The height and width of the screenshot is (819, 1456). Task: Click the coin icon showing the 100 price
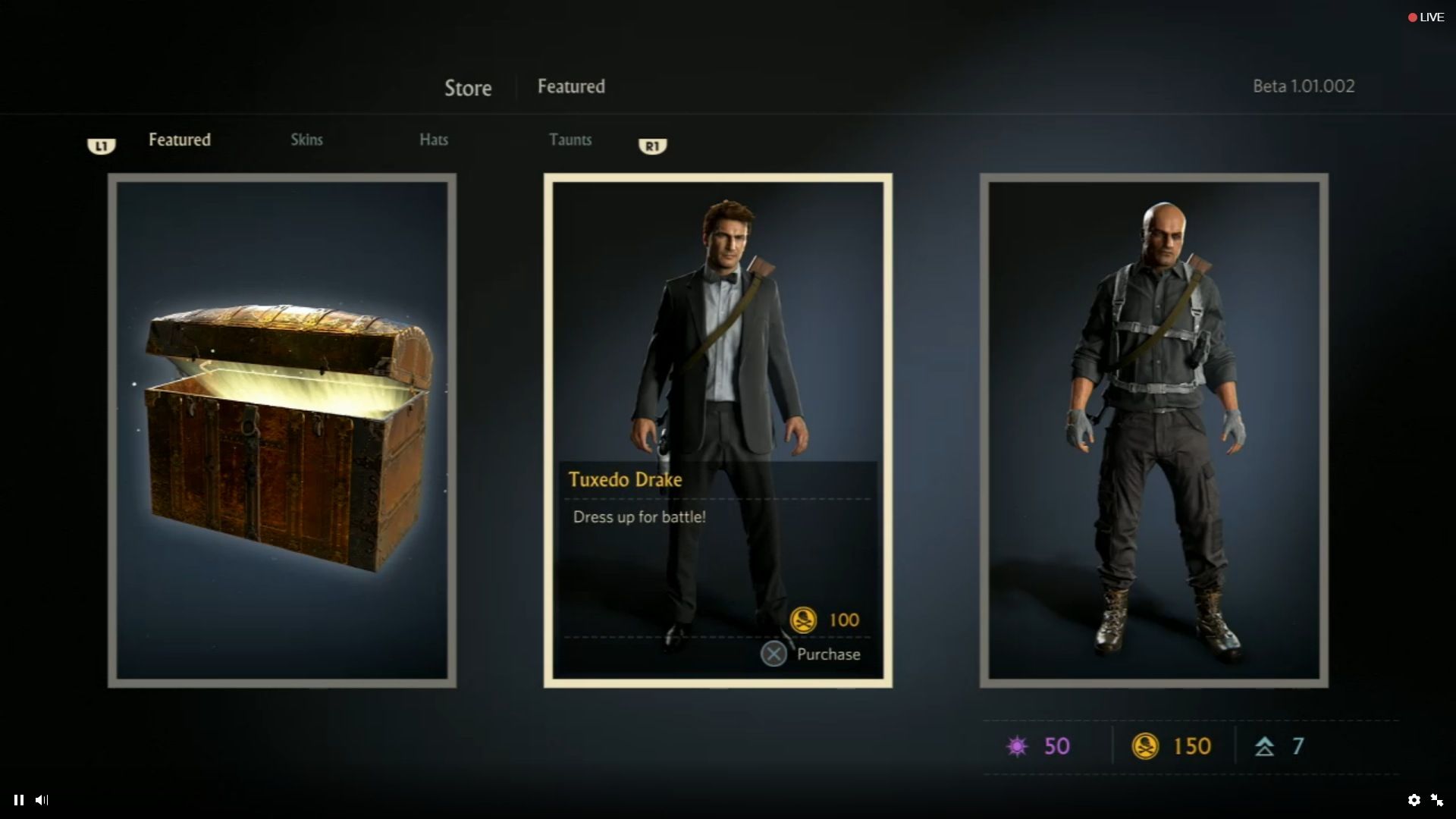[805, 620]
